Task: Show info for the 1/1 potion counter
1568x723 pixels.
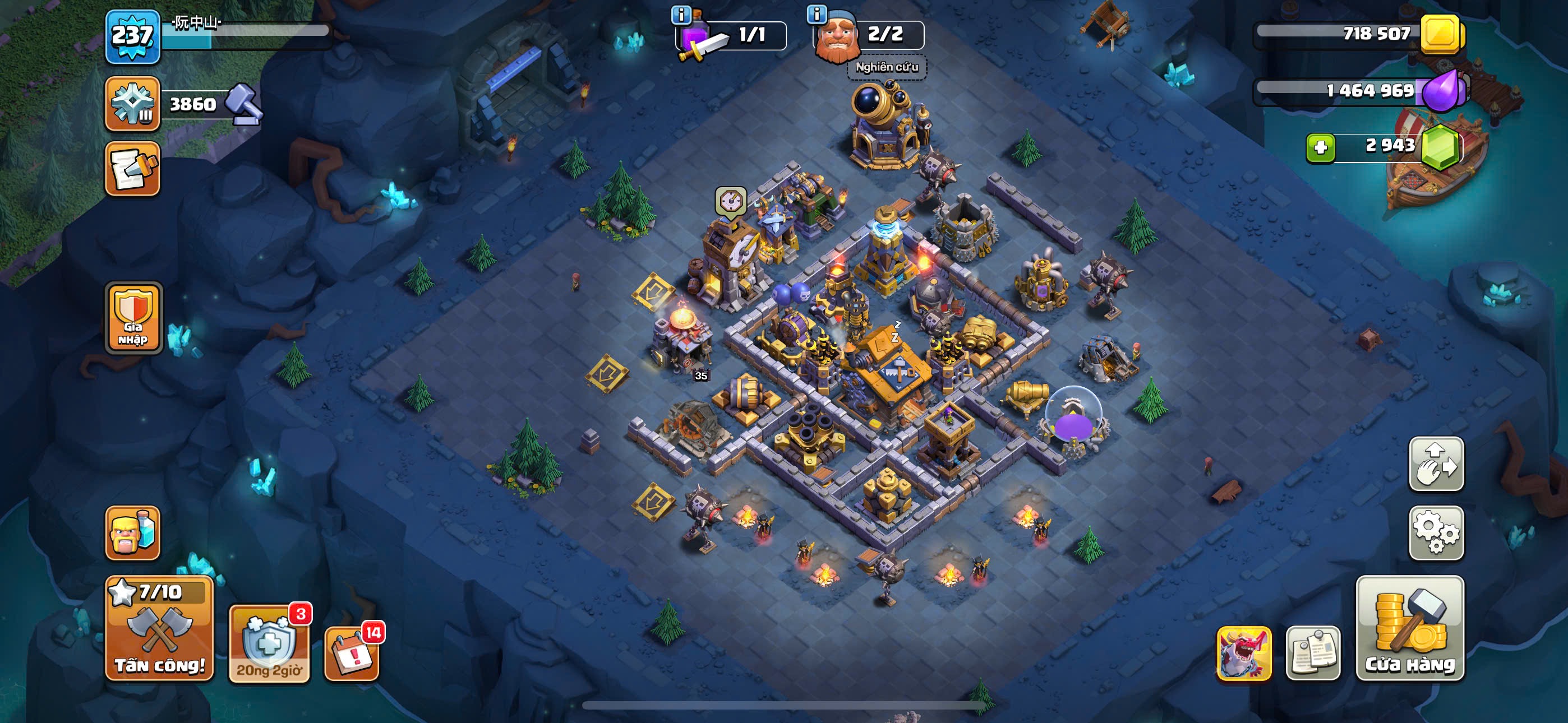Action: point(680,14)
